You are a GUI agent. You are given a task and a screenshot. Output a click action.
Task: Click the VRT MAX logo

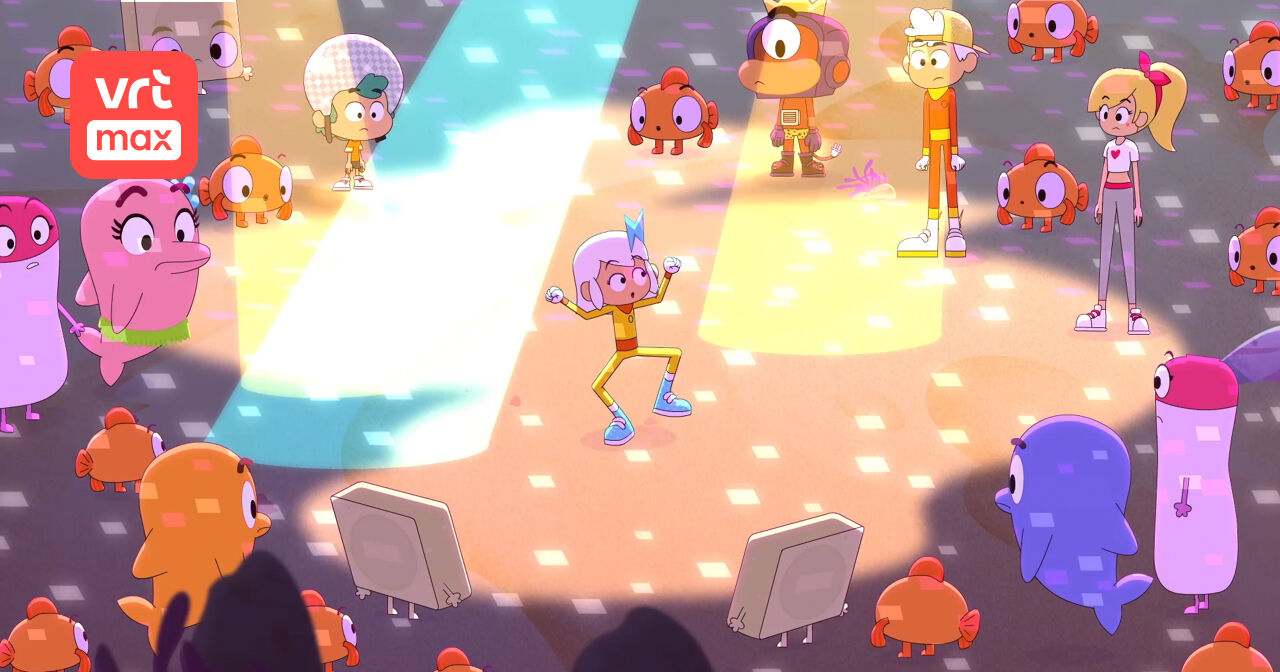133,115
